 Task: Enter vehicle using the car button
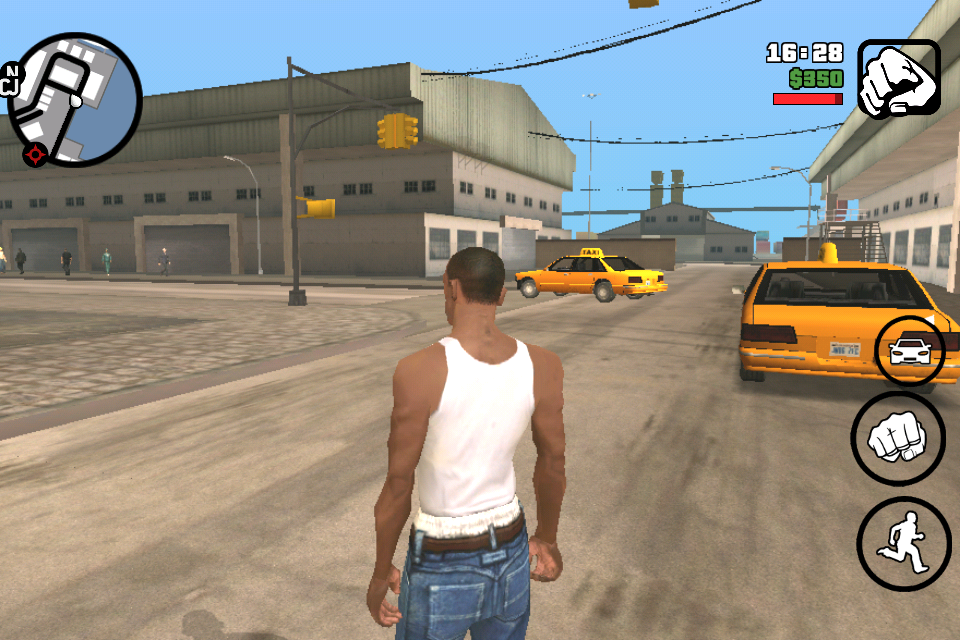(909, 350)
